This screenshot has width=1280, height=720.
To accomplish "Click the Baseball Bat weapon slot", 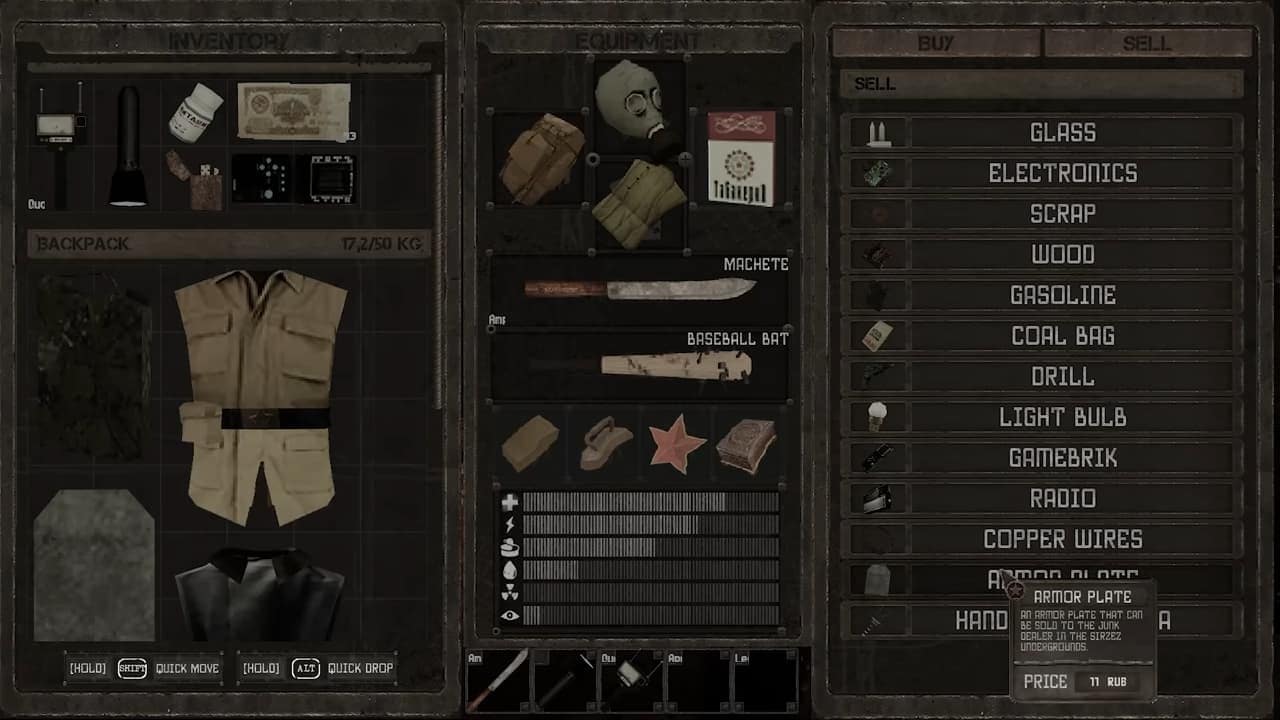I will (640, 365).
